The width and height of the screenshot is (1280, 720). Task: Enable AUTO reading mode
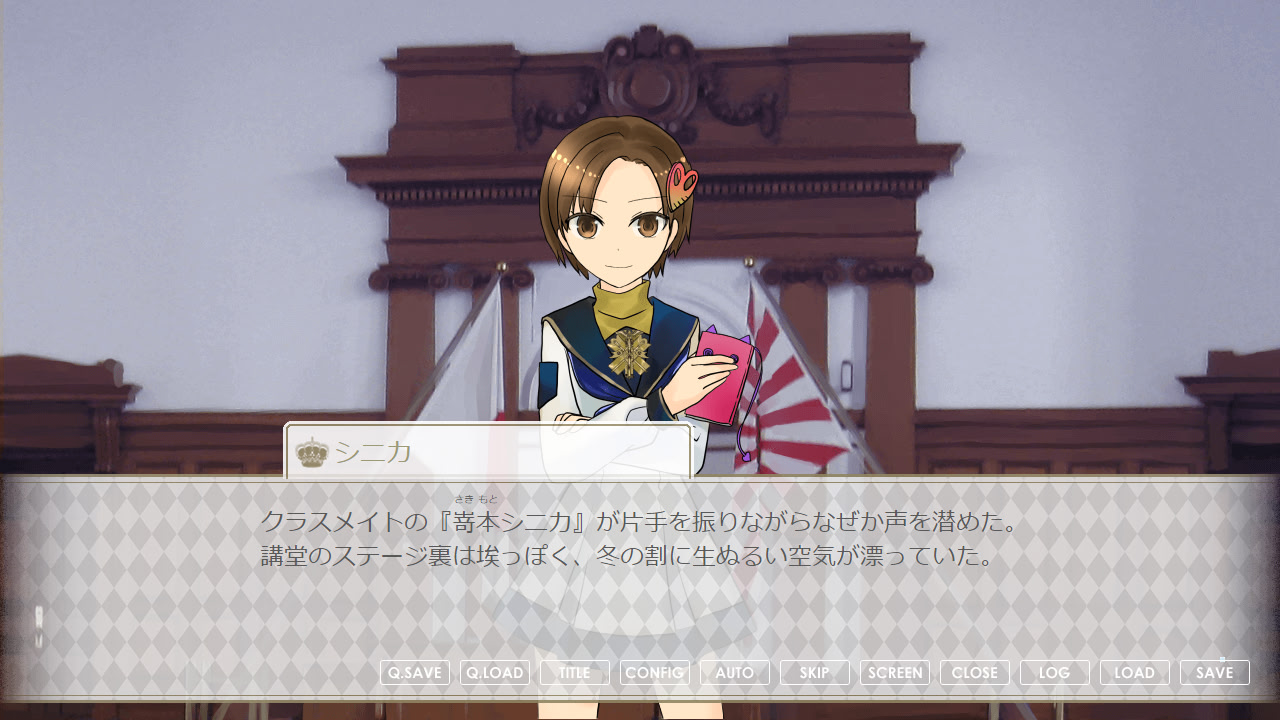(x=734, y=672)
